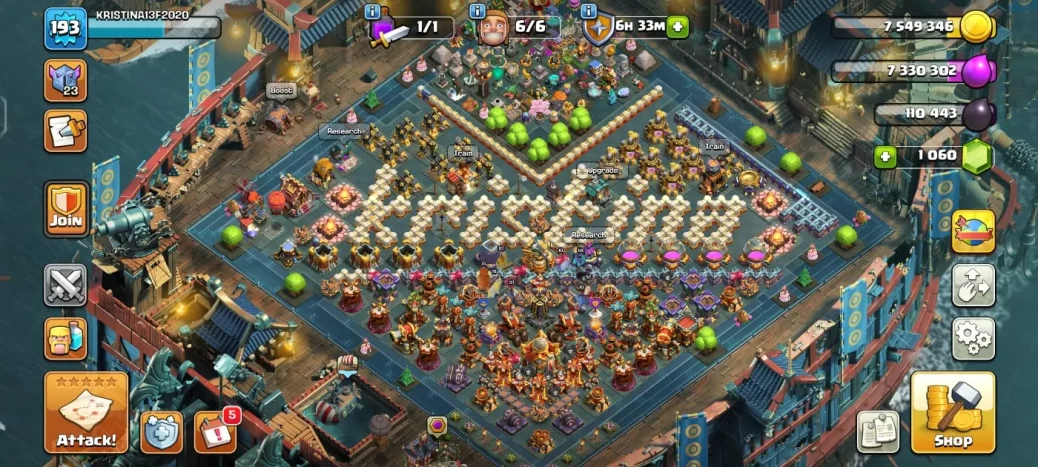Open the settings gear menu
This screenshot has width=1038, height=467.
pos(972,339)
